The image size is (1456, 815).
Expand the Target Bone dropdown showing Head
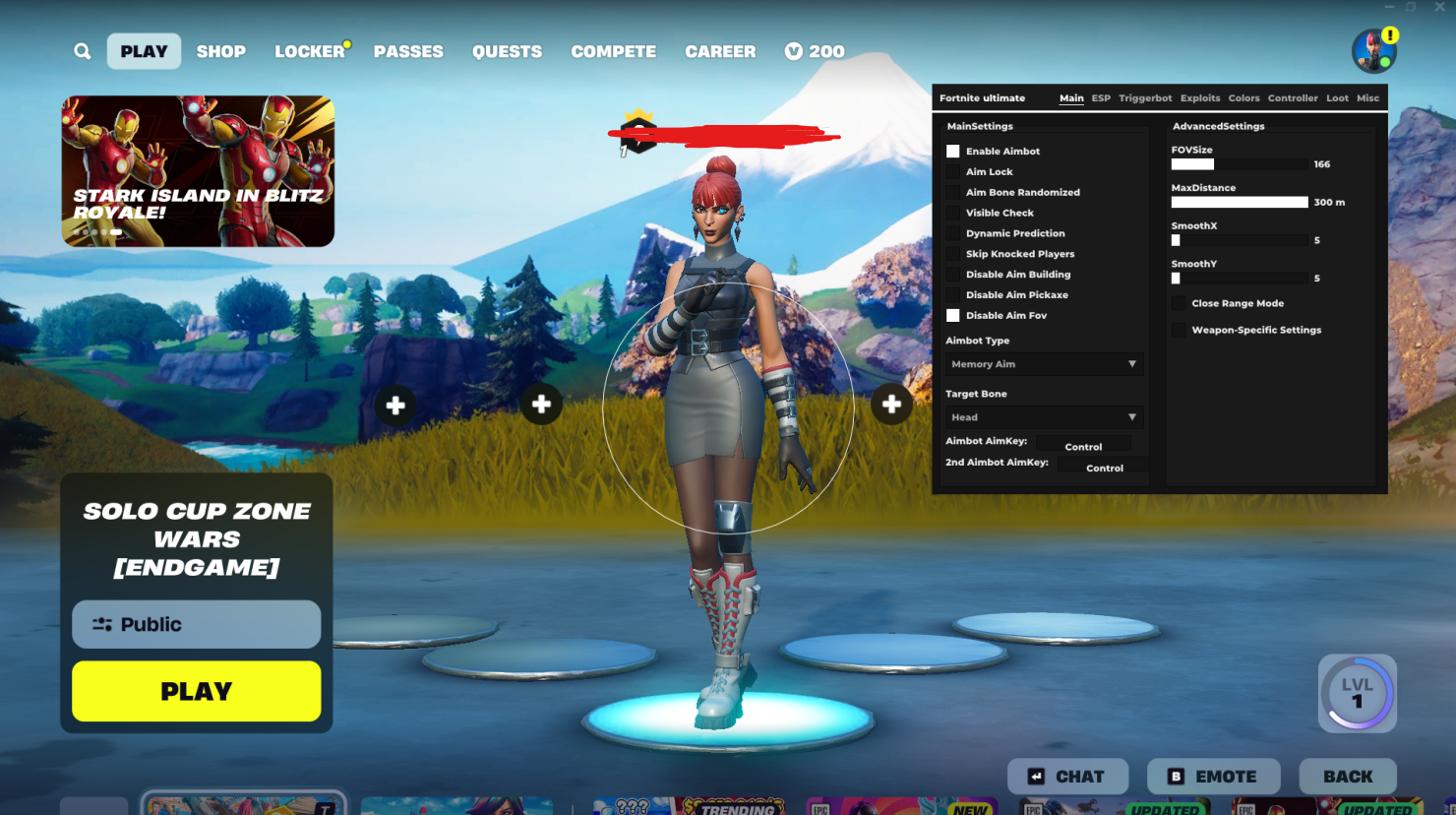(x=1043, y=416)
